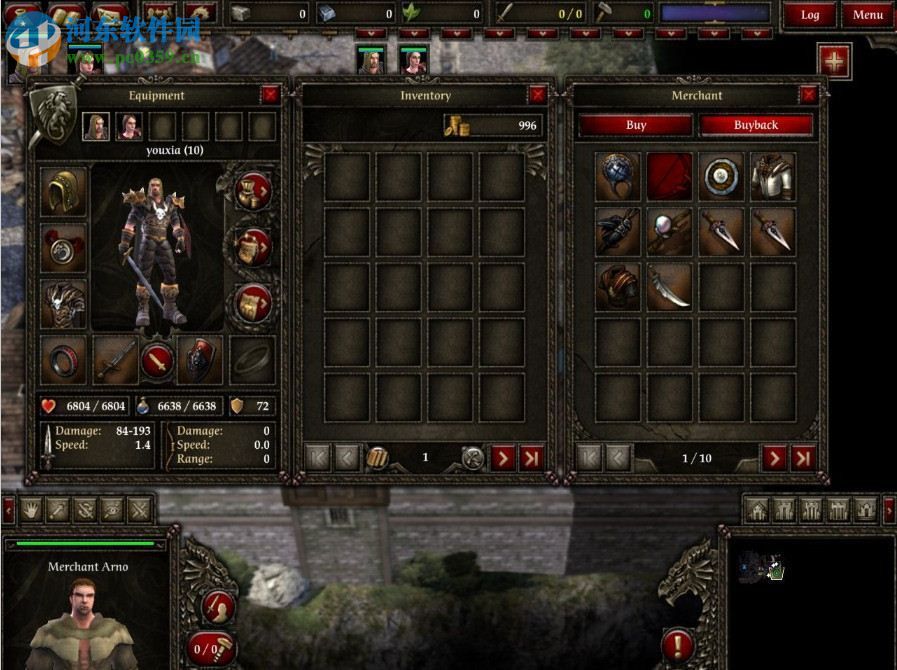Close the Merchant panel

(808, 95)
